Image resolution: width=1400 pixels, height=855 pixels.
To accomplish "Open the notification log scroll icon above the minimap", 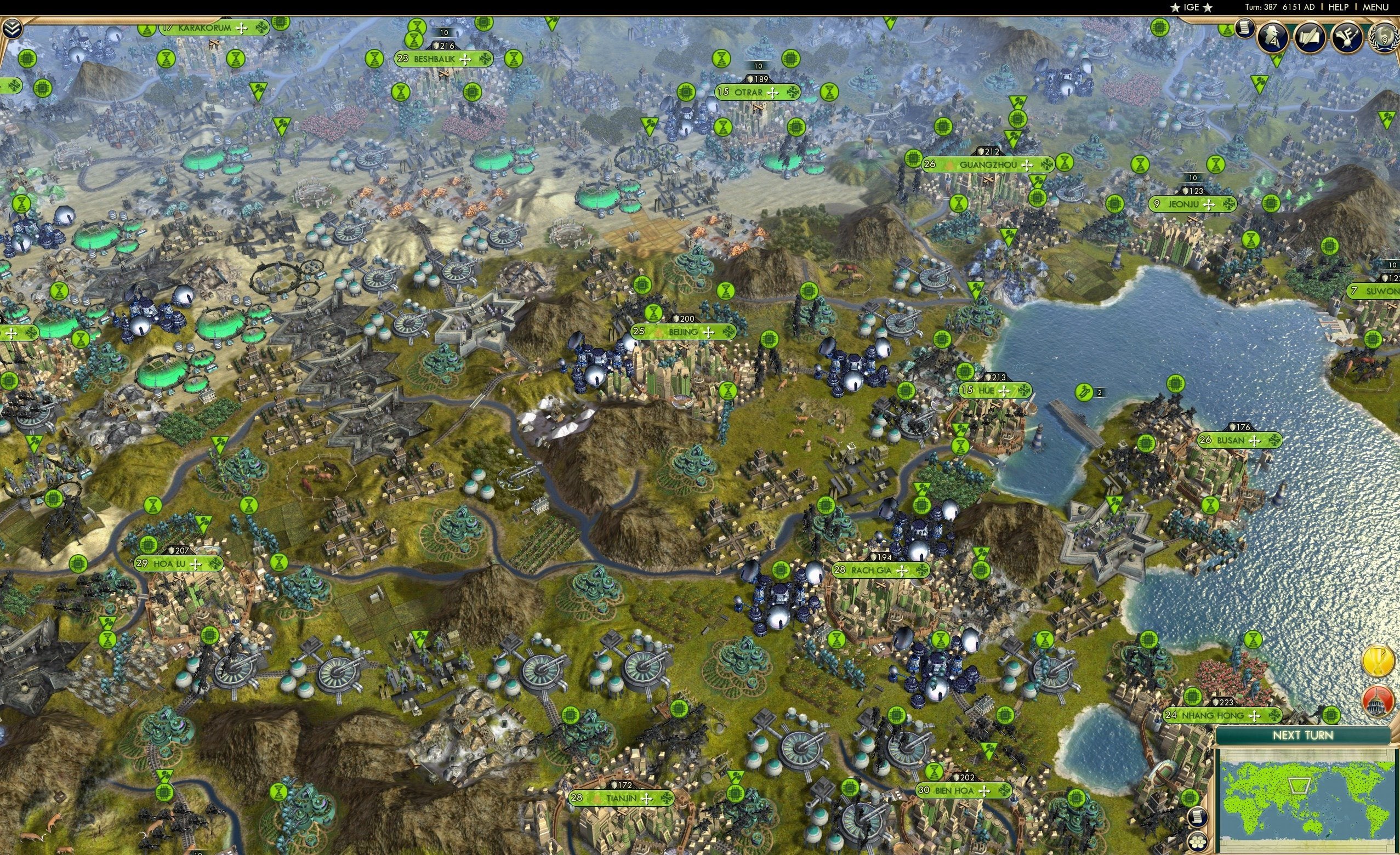I will click(x=1198, y=819).
